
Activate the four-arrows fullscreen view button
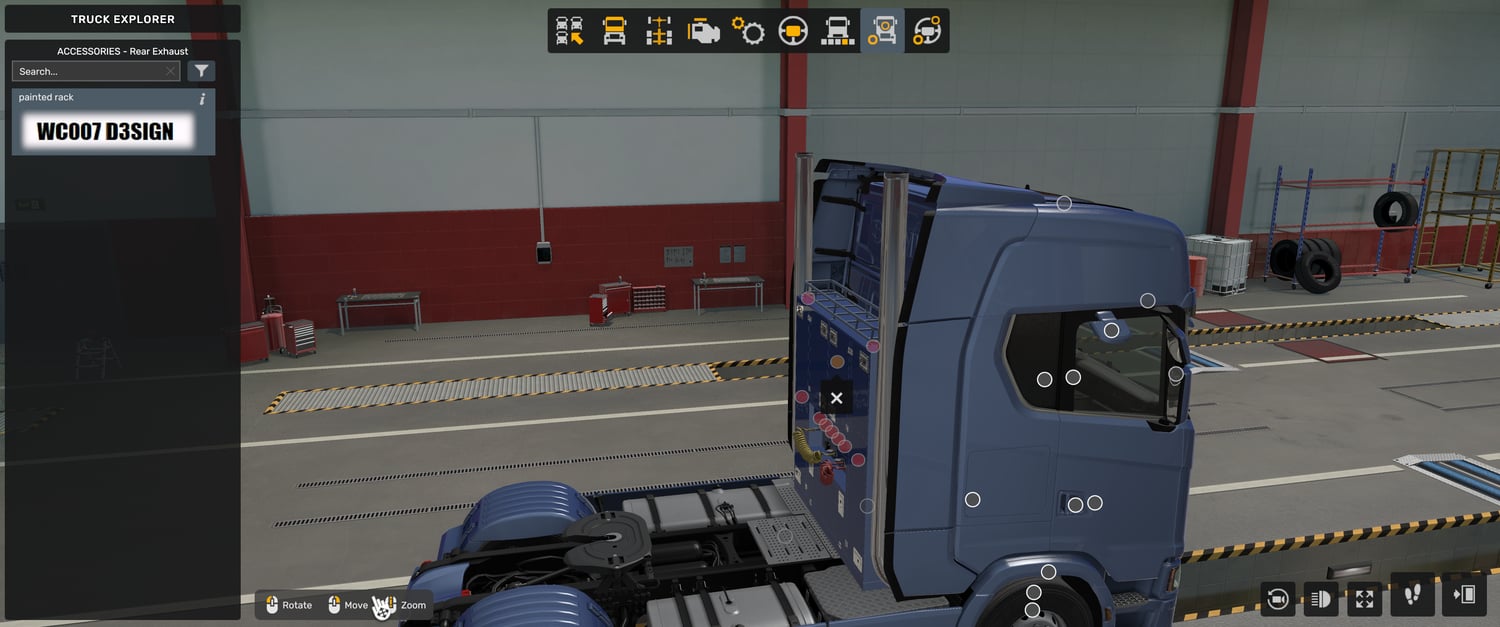tap(1365, 598)
